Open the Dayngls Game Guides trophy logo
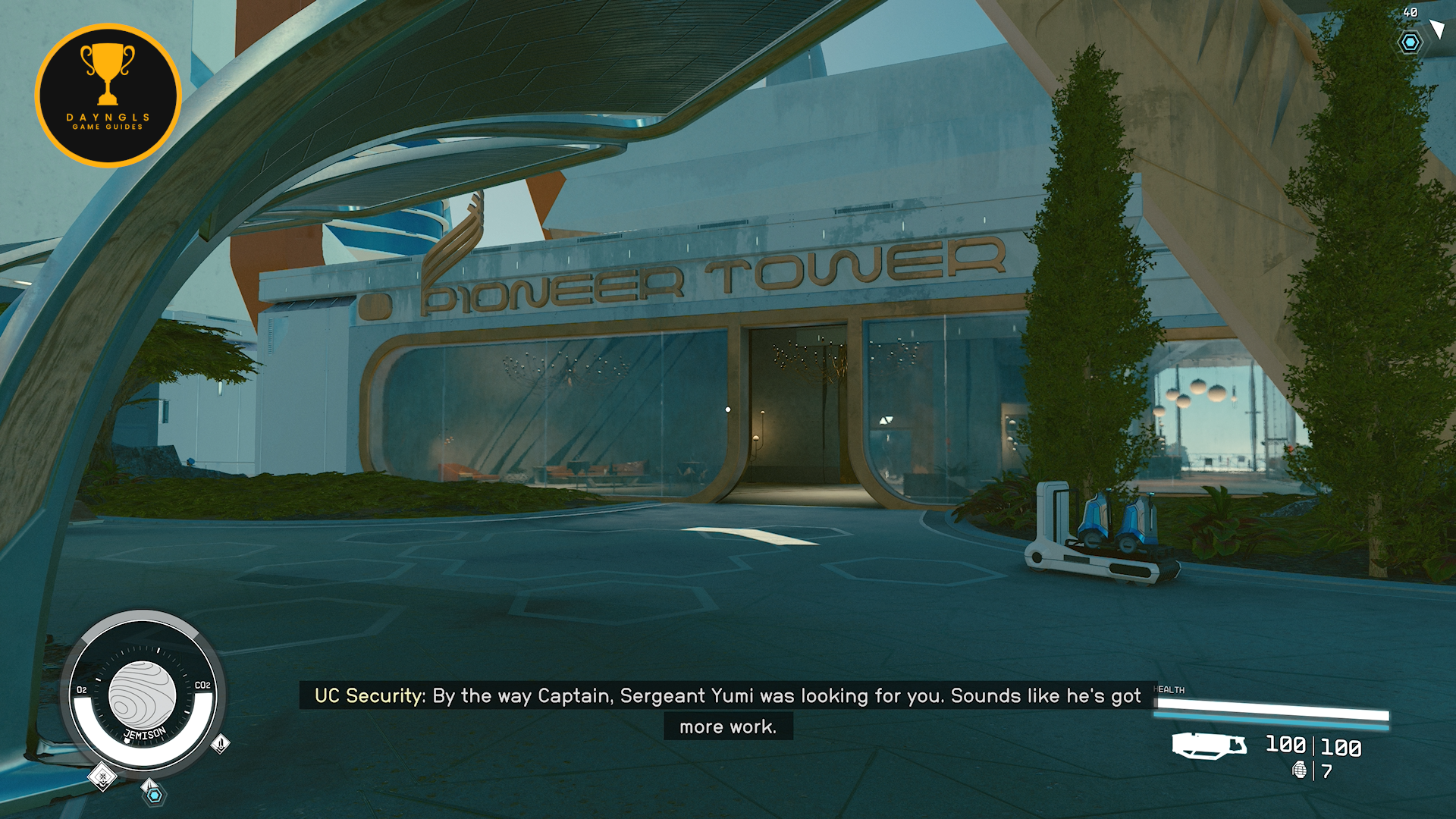Image resolution: width=1456 pixels, height=819 pixels. tap(108, 96)
